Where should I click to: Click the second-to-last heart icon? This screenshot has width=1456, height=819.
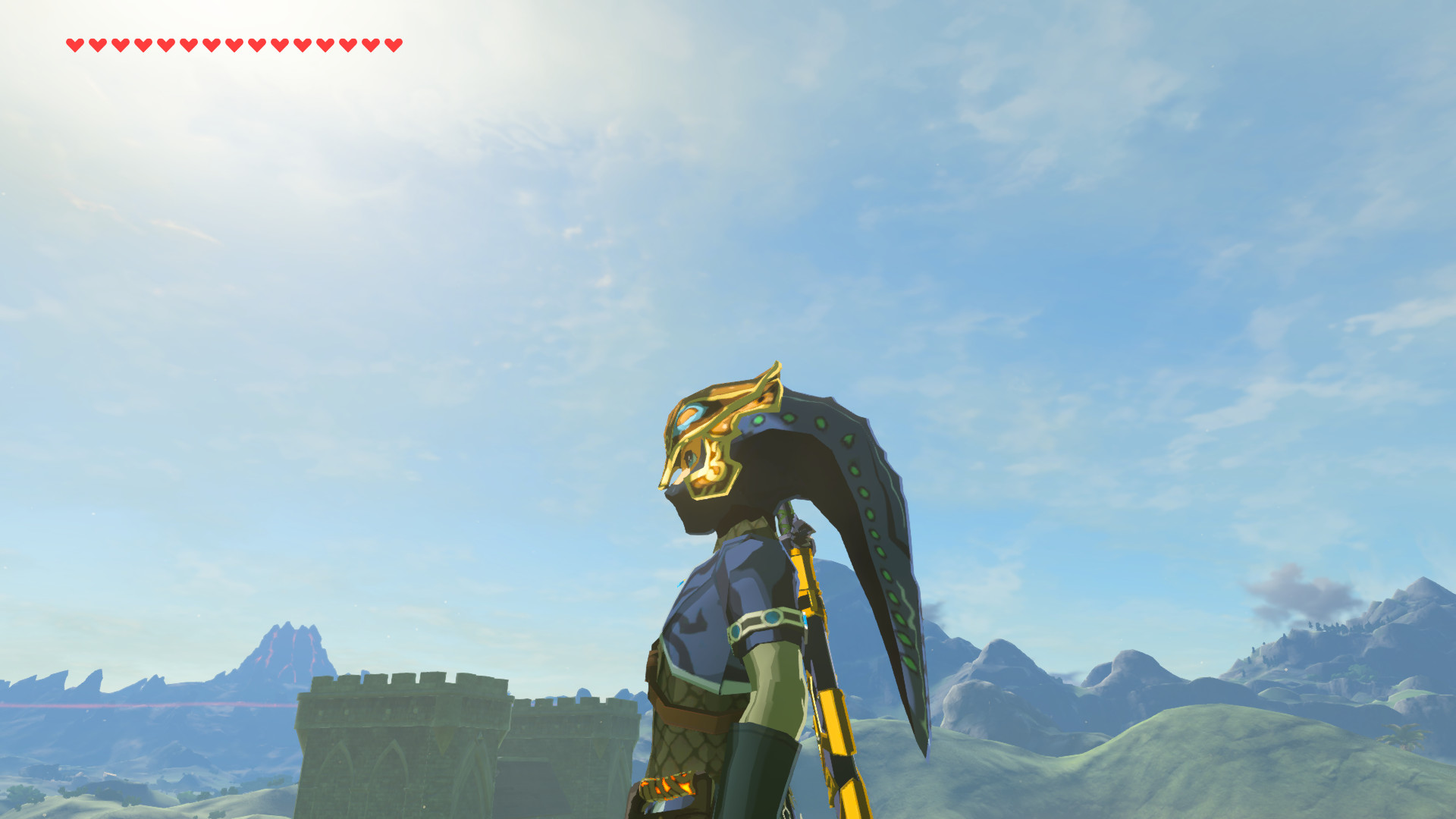coord(371,44)
